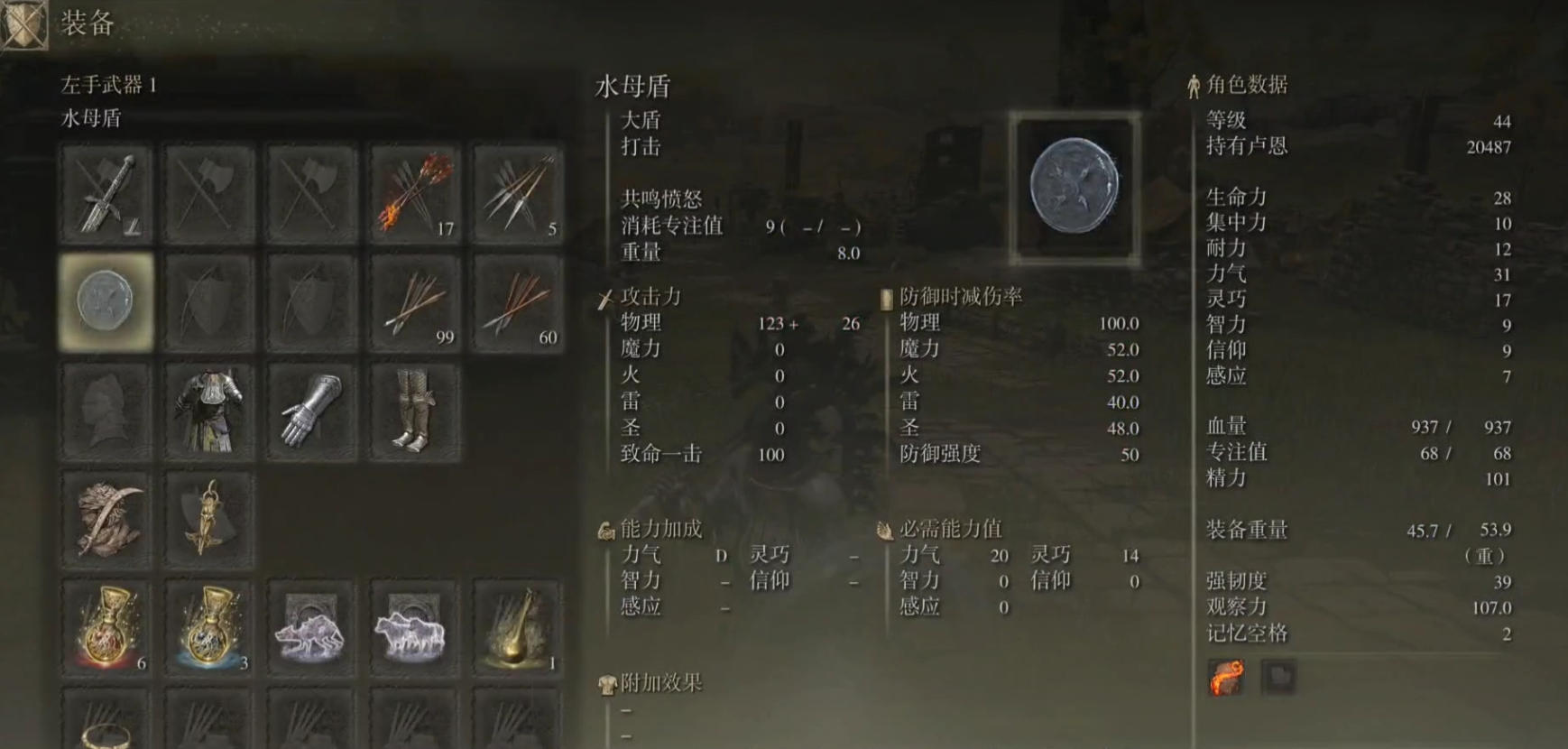1568x749 pixels.
Task: Select the empty helmet slot
Action: click(x=104, y=411)
